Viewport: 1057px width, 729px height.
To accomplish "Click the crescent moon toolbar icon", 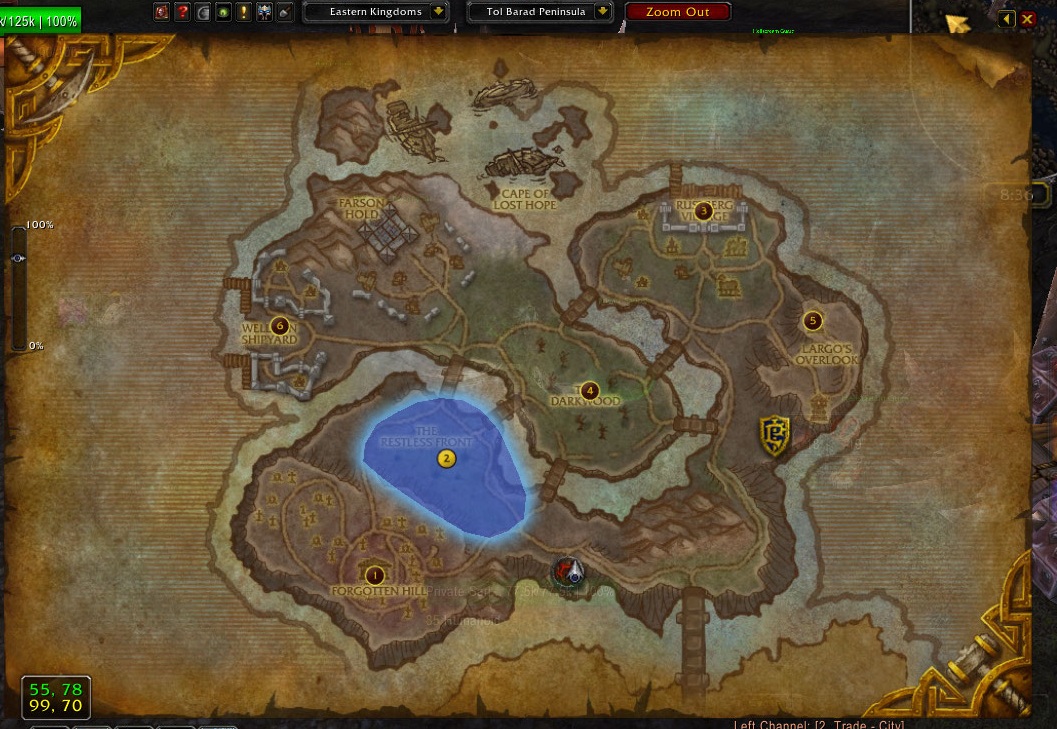I will pos(203,12).
